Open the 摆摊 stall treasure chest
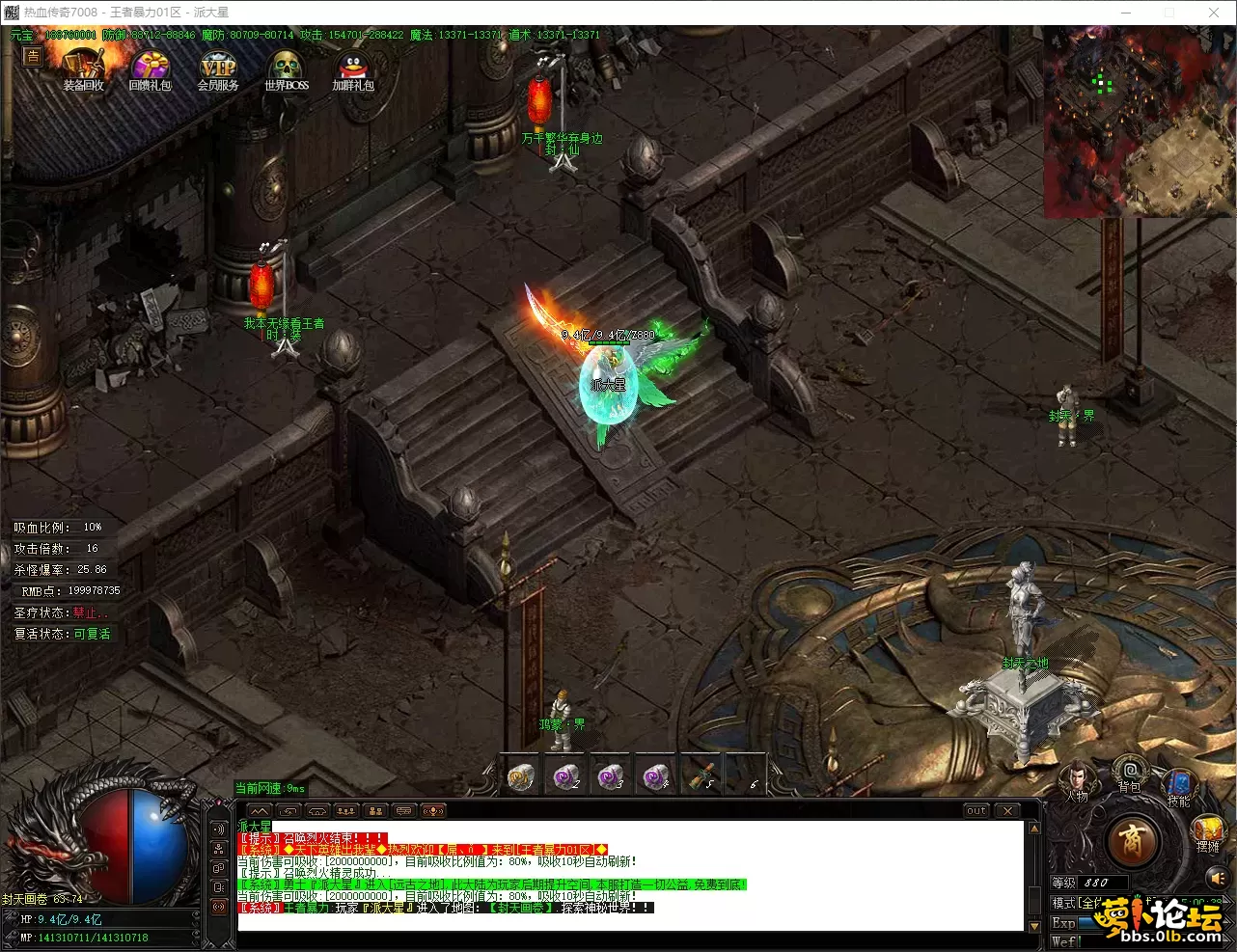1237x952 pixels. [x=1207, y=830]
